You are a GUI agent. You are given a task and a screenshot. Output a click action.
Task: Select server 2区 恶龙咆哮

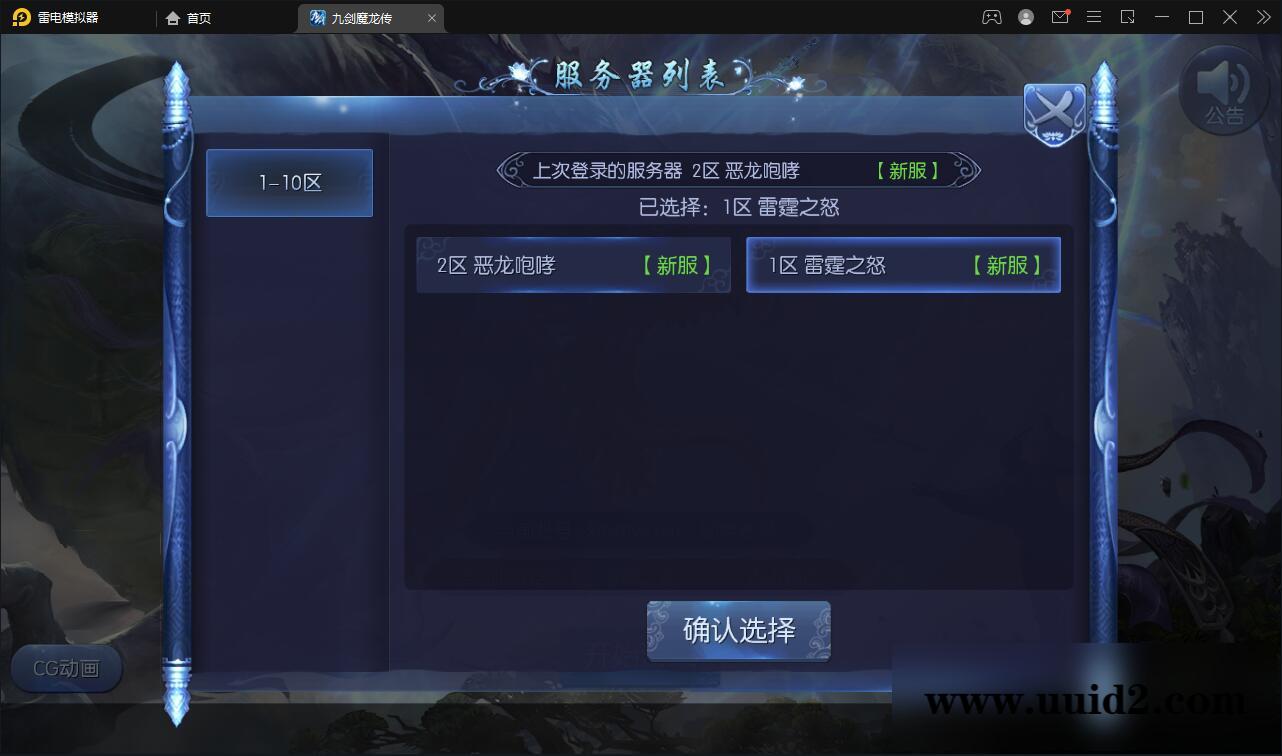[x=574, y=264]
